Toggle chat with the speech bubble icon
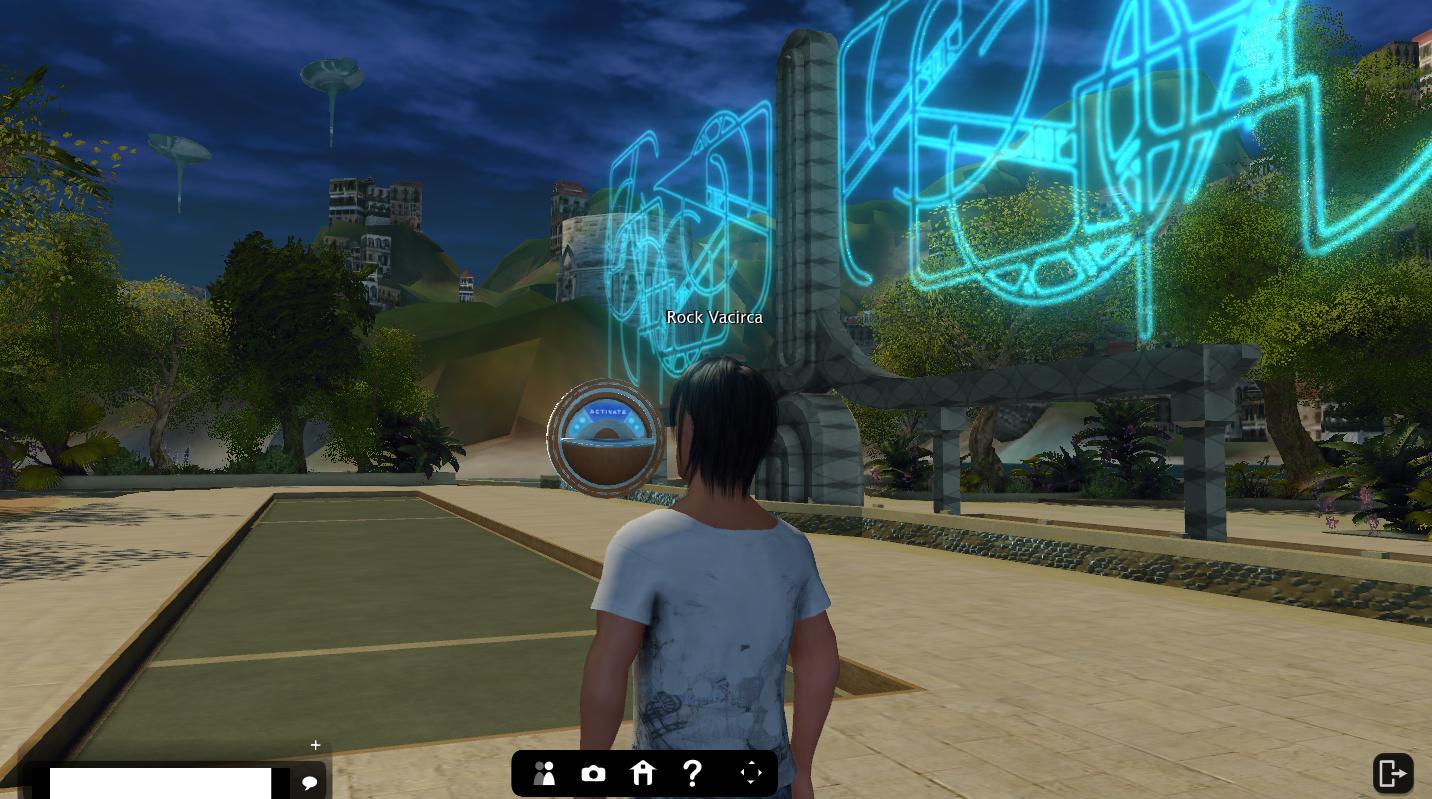Screen dimensions: 1432x799 click(309, 782)
